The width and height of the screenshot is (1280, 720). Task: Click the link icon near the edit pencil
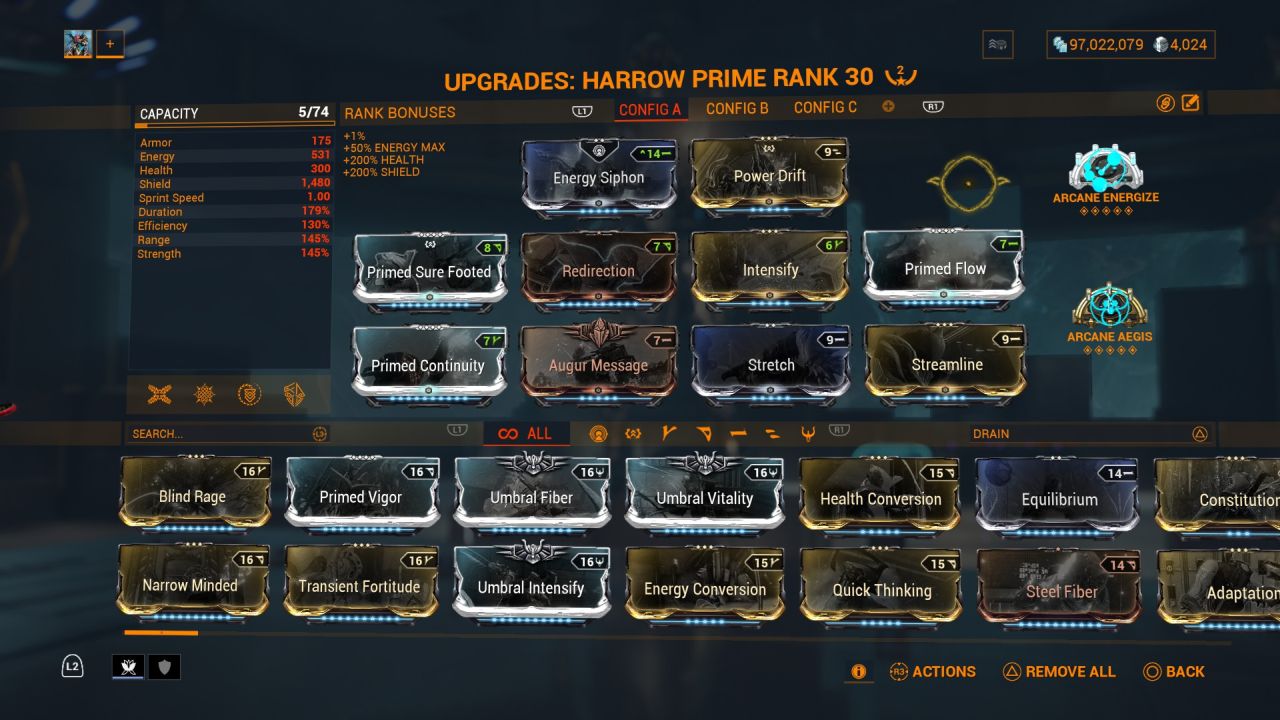[1165, 103]
